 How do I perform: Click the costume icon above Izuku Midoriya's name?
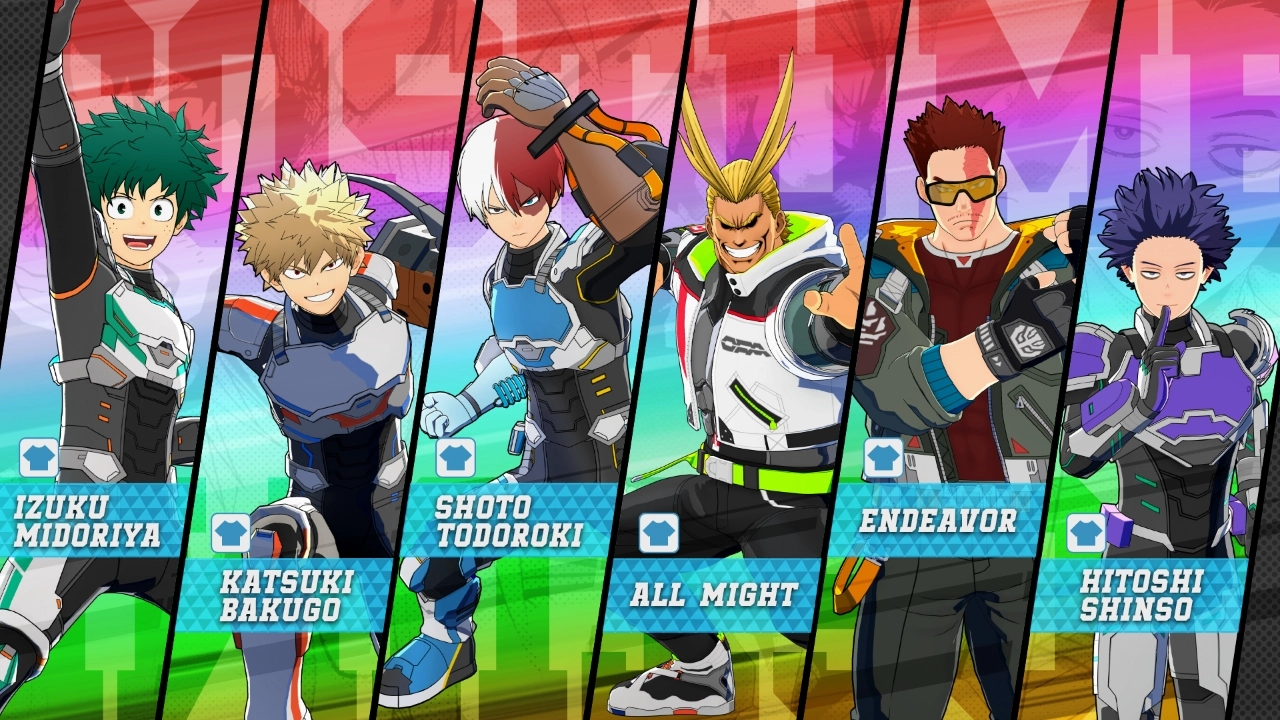click(40, 458)
